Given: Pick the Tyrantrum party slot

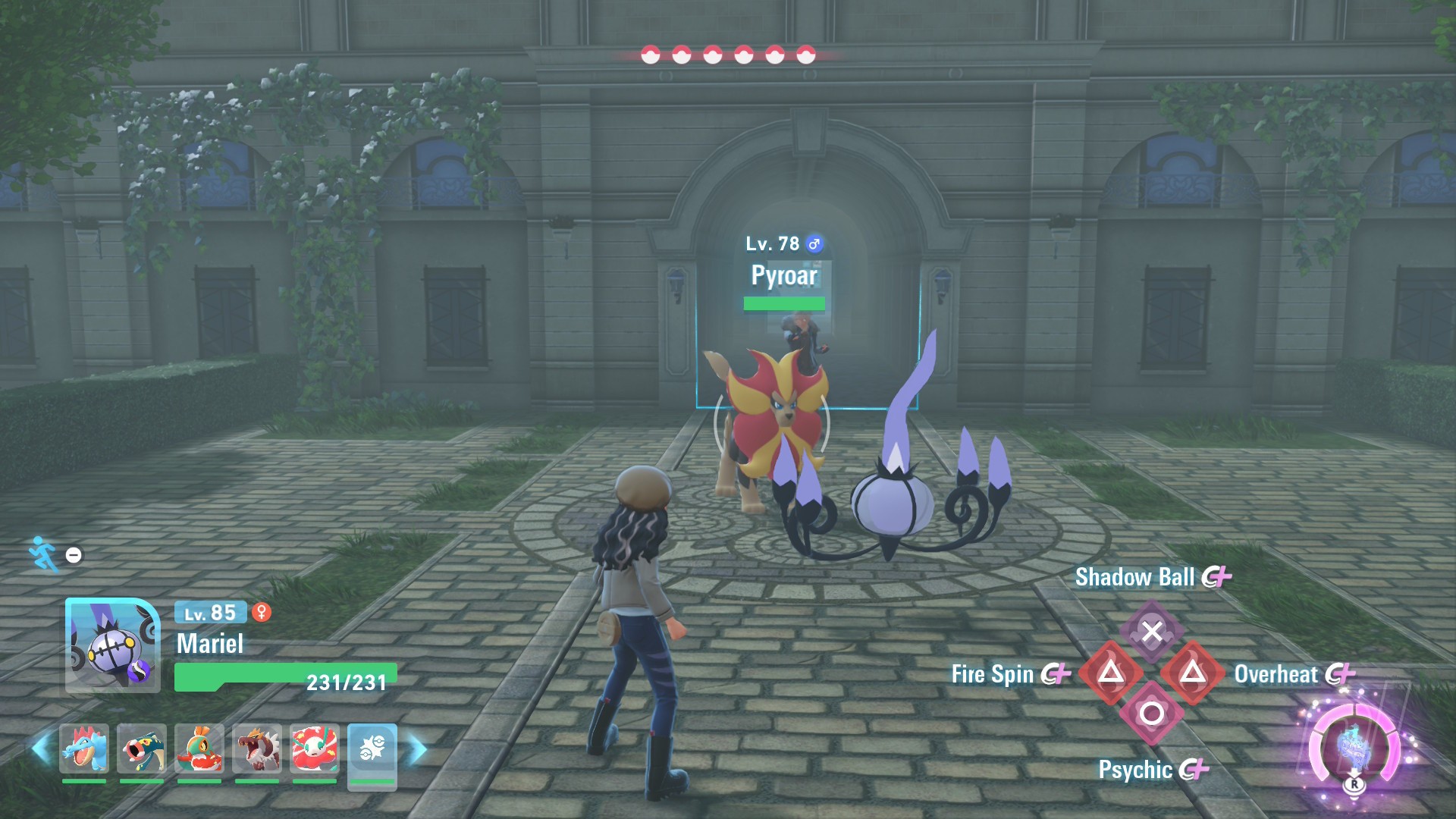Looking at the screenshot, I should tap(257, 748).
